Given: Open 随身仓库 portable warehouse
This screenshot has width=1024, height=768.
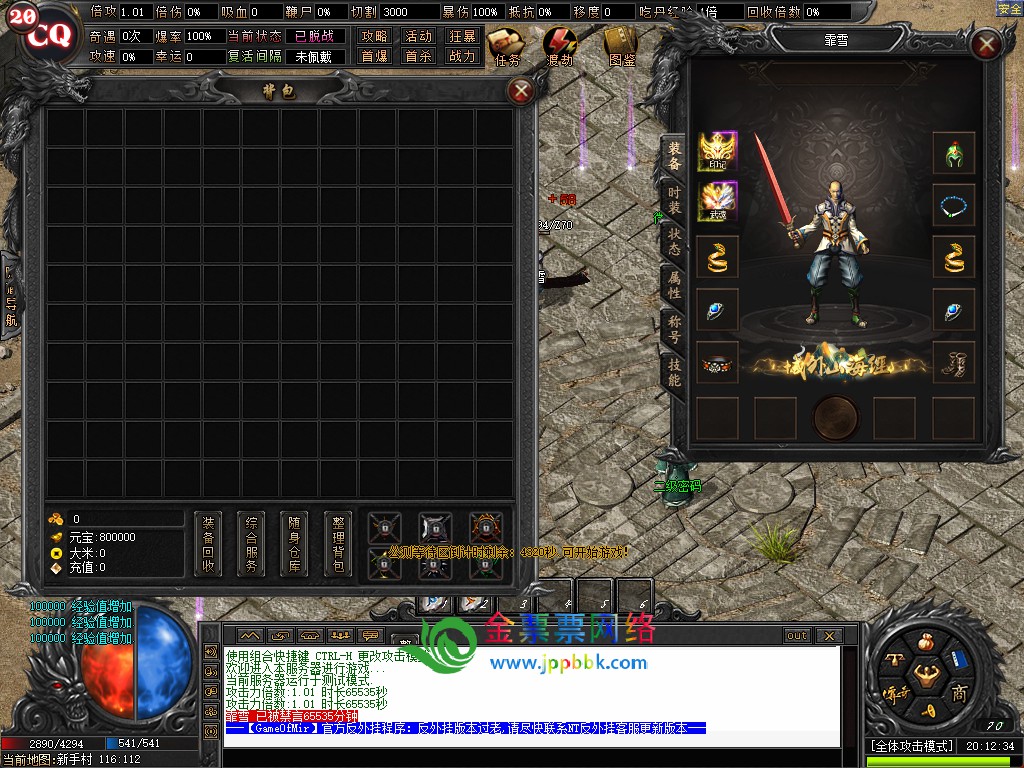Looking at the screenshot, I should tap(295, 544).
